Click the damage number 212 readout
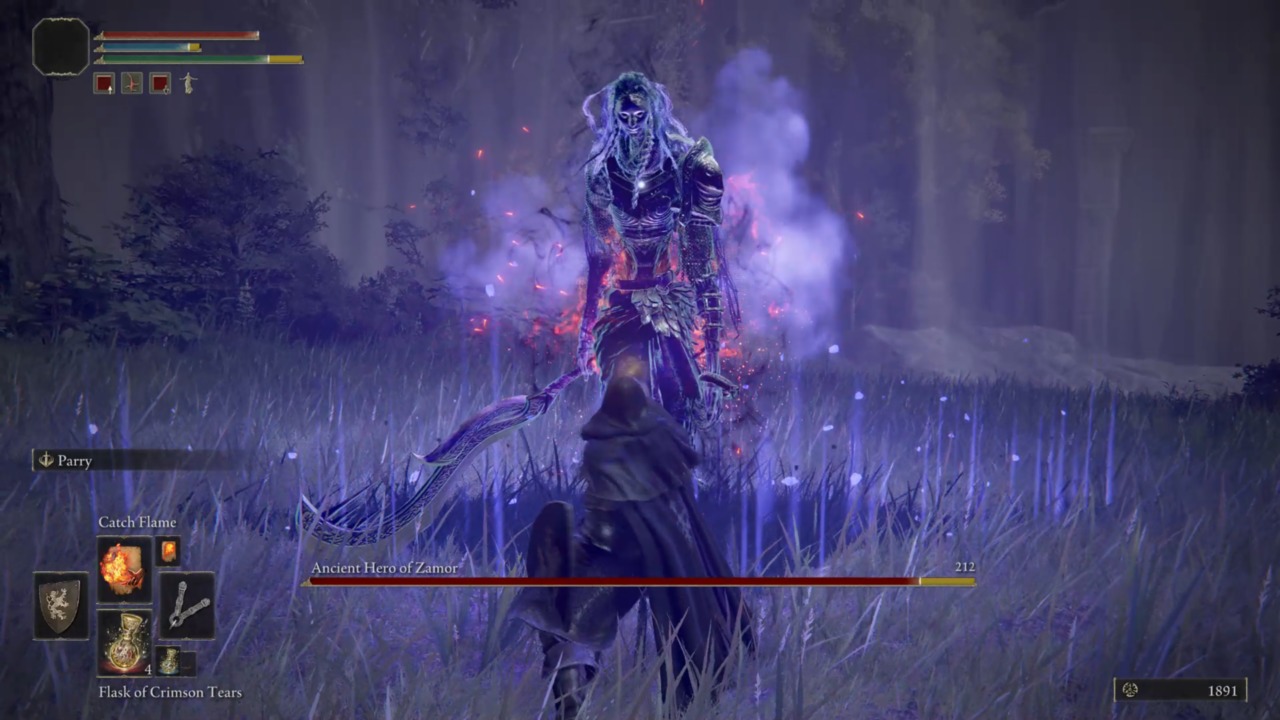1280x720 pixels. click(962, 567)
